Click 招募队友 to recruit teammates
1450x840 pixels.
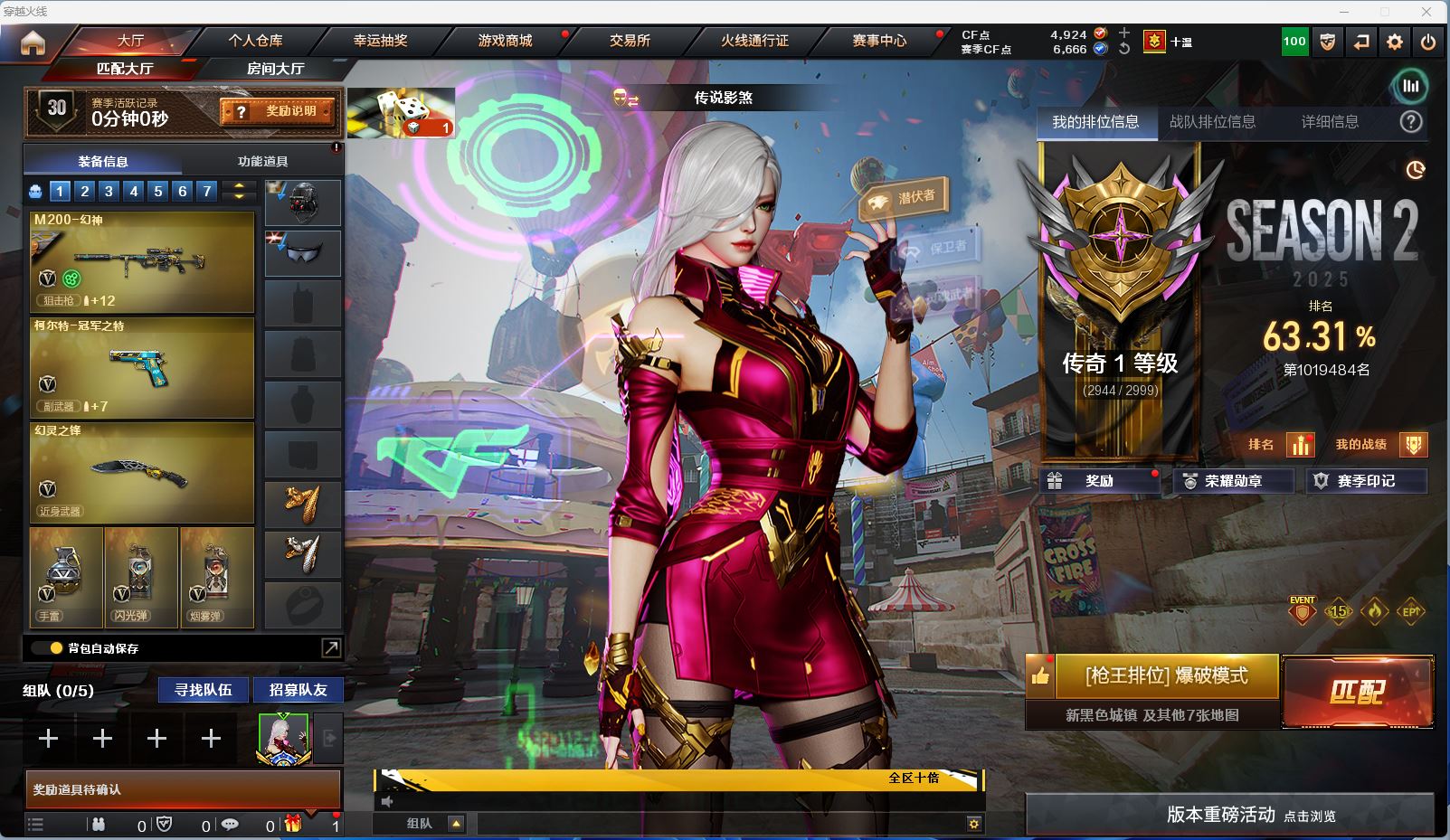click(299, 690)
